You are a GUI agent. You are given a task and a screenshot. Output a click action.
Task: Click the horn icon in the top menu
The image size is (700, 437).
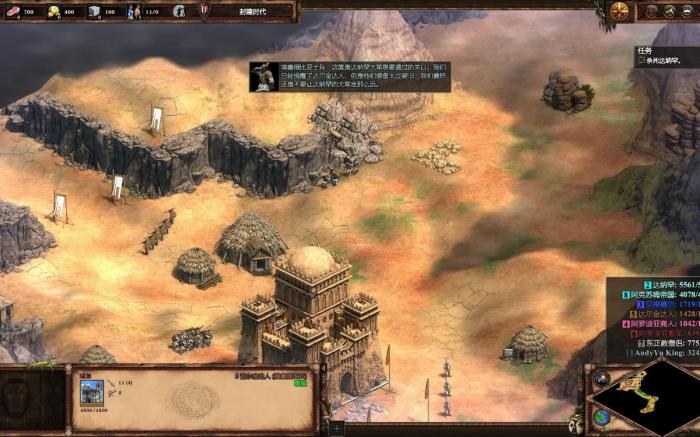[669, 11]
